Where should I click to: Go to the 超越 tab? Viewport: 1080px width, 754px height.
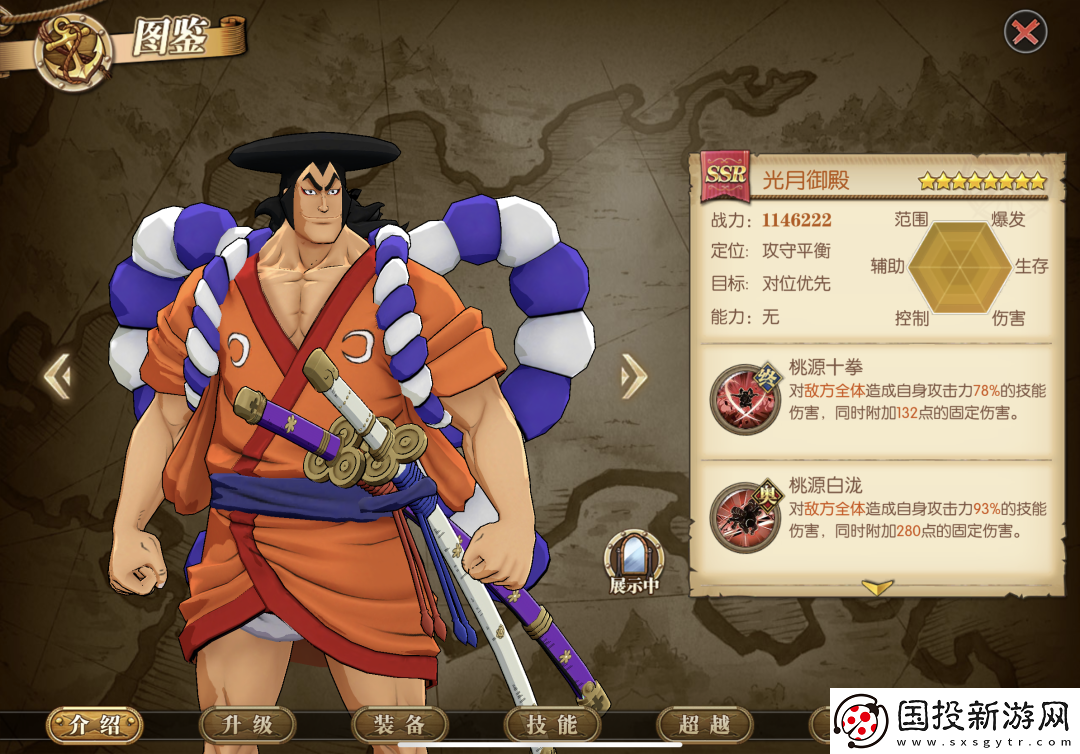click(x=704, y=725)
